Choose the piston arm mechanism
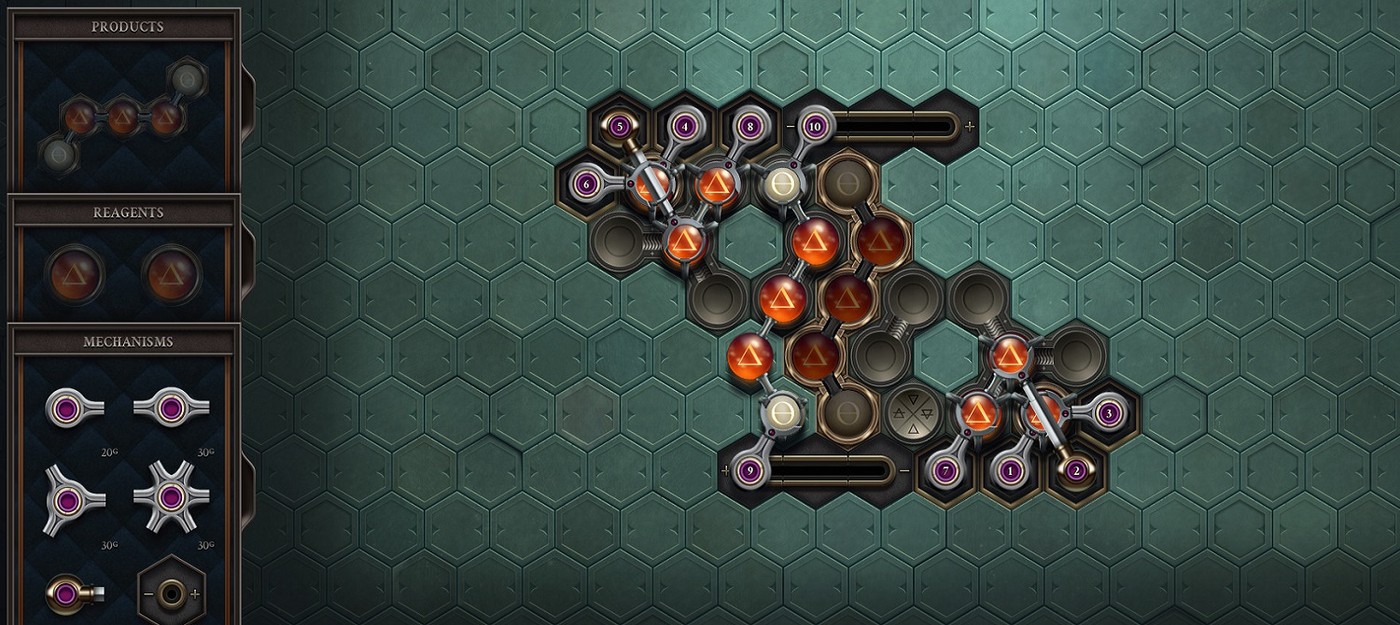The height and width of the screenshot is (625, 1400). [x=67, y=594]
